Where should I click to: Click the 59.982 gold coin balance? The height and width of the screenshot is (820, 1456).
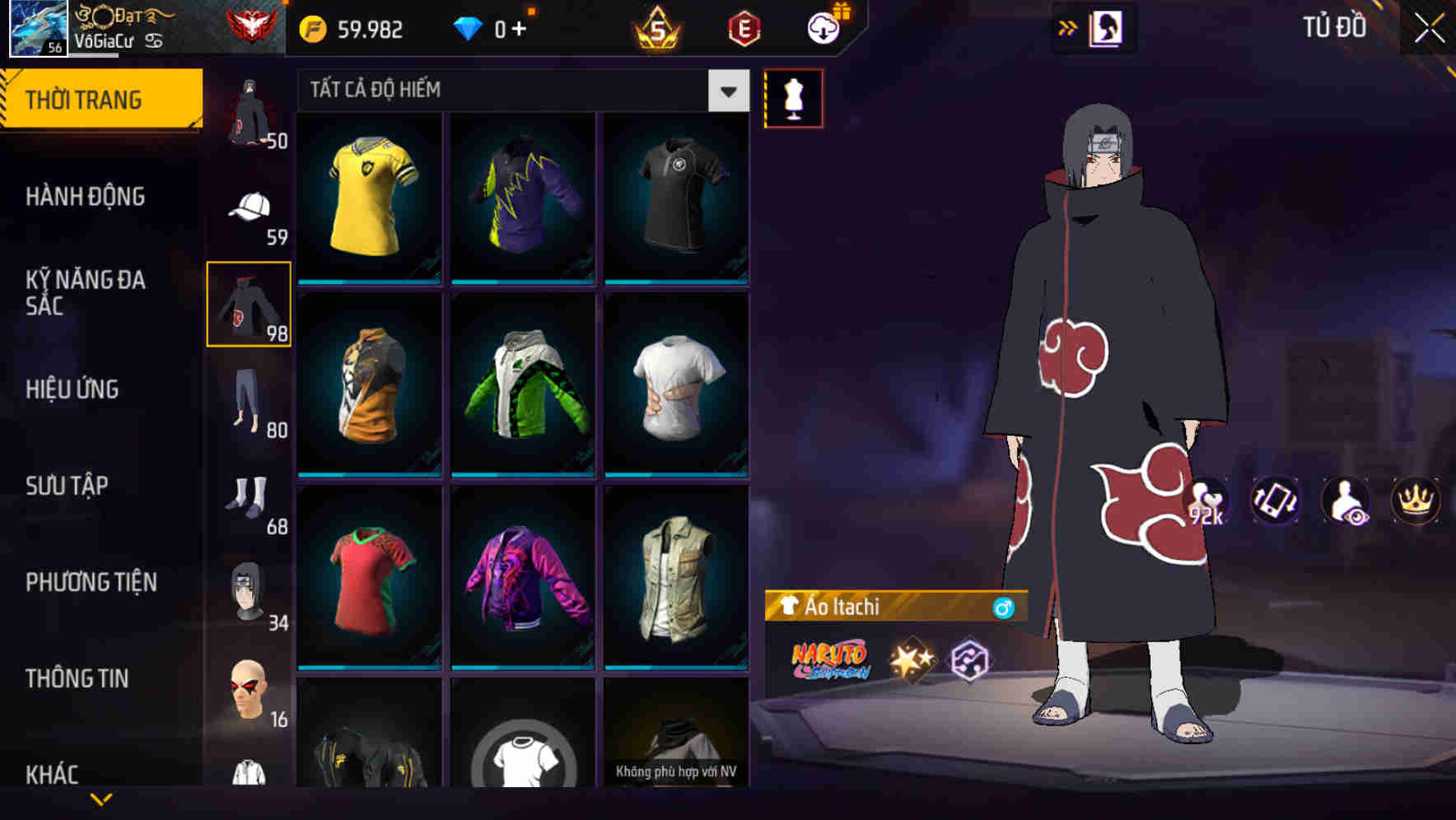pos(356,27)
